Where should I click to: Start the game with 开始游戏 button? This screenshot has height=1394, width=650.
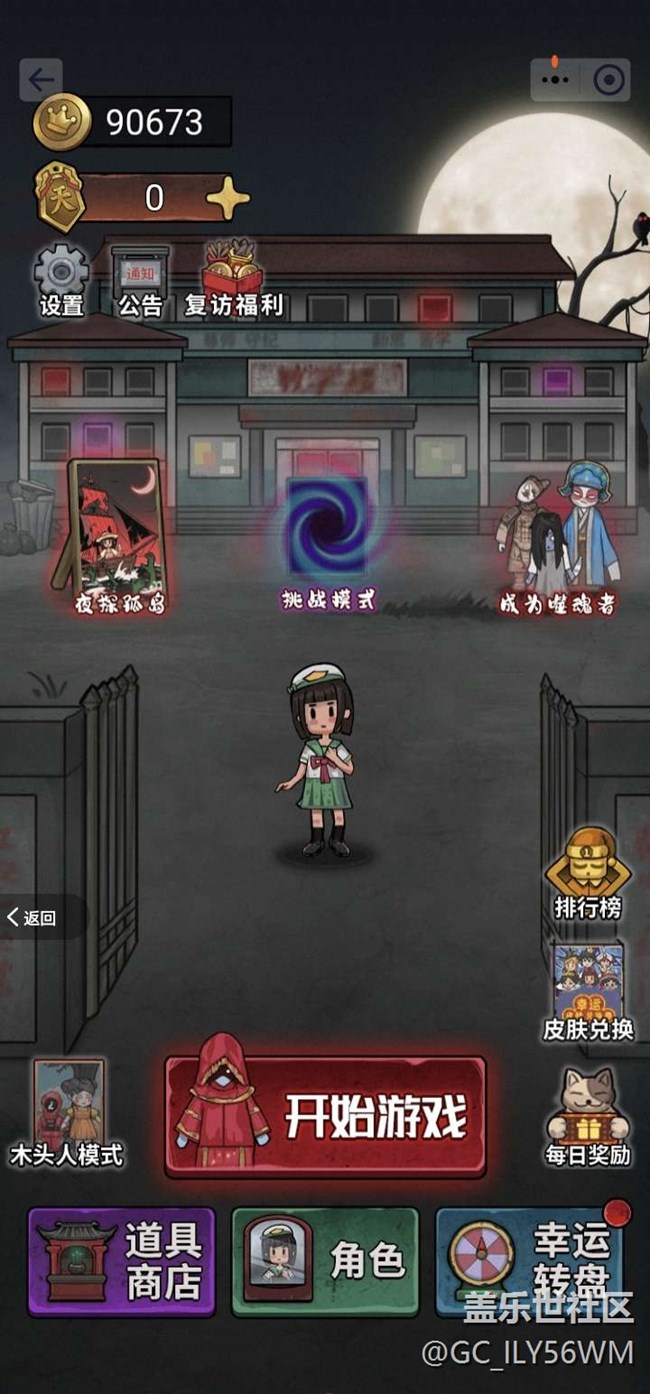click(x=325, y=1116)
